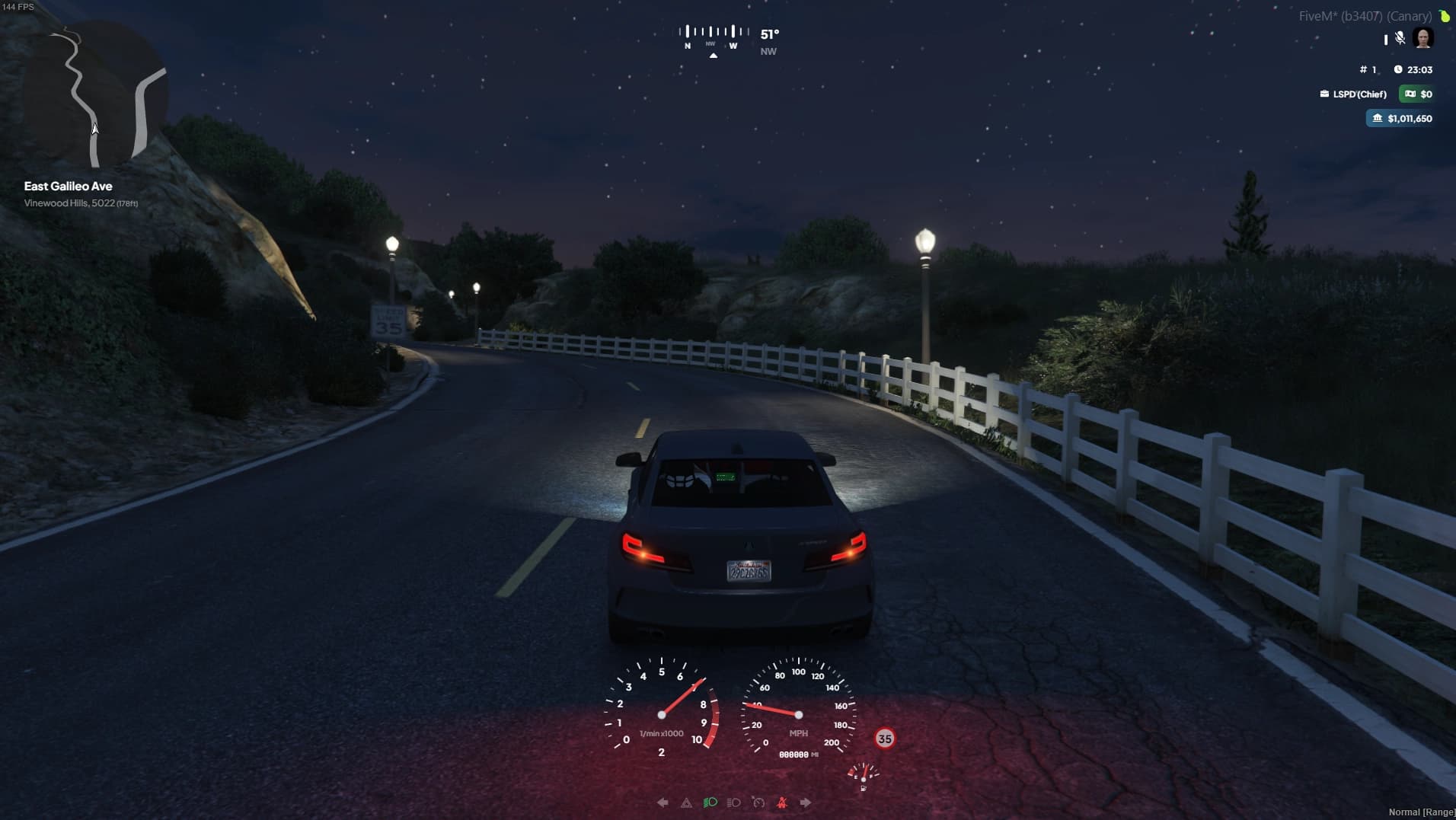
Task: Click the LSPD (Chief) briefcase job icon
Action: [1325, 94]
